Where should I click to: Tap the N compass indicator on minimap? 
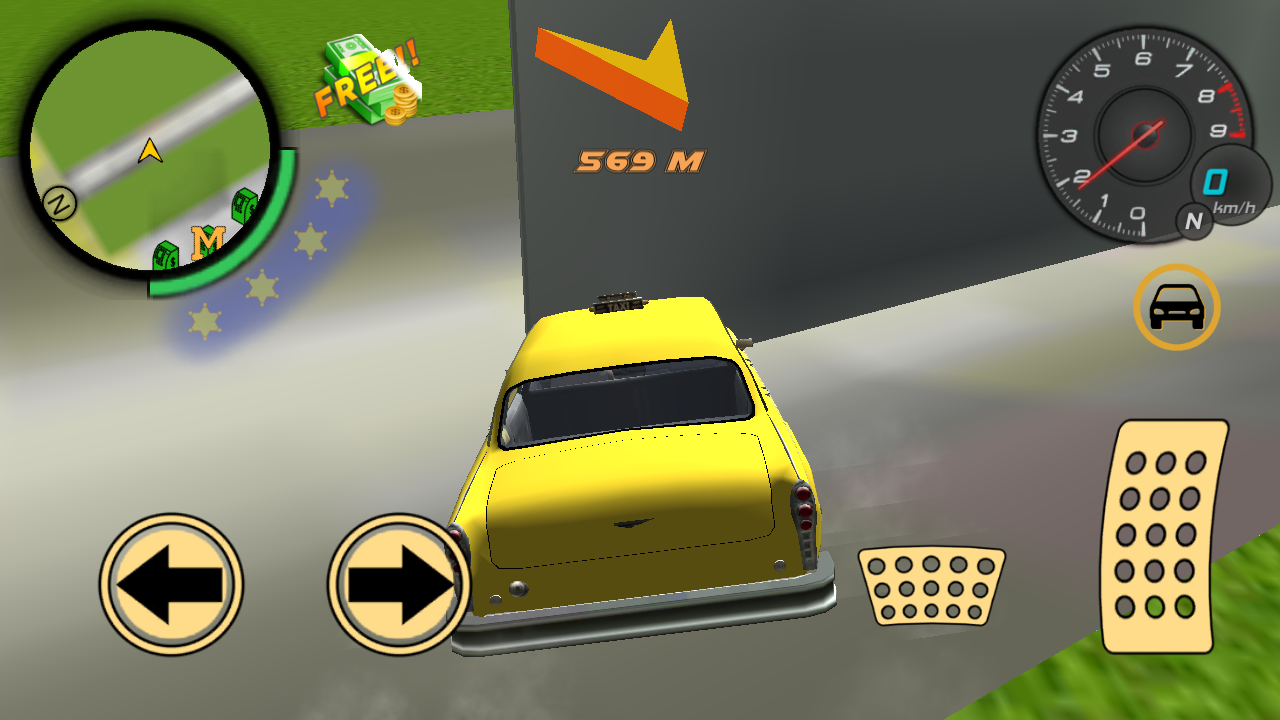coord(60,205)
